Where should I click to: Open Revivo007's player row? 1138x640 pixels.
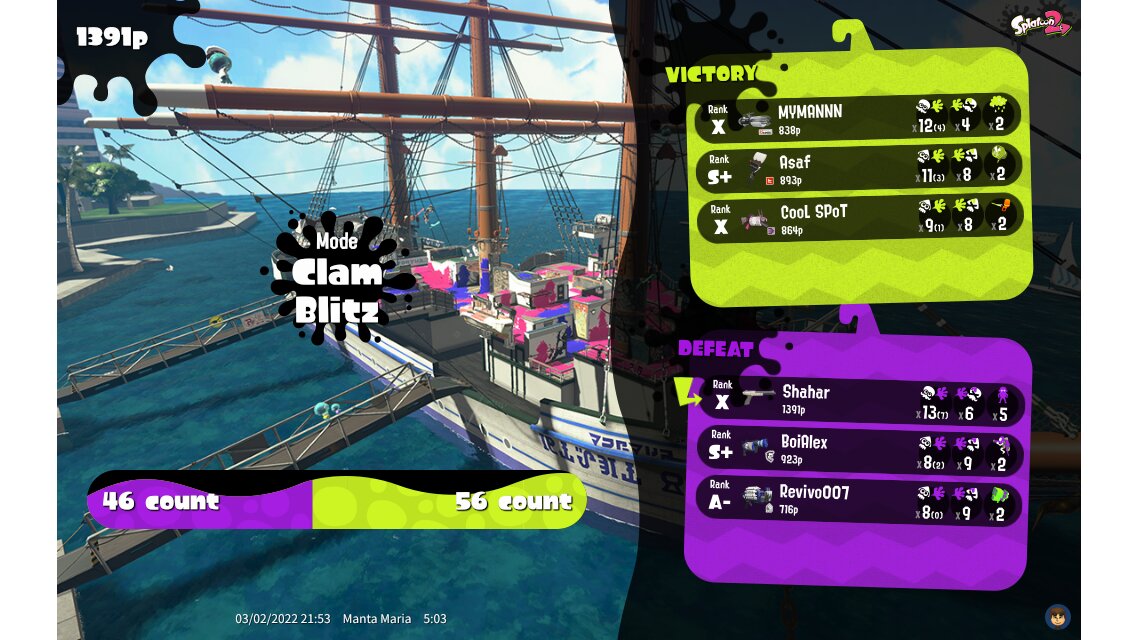(858, 499)
